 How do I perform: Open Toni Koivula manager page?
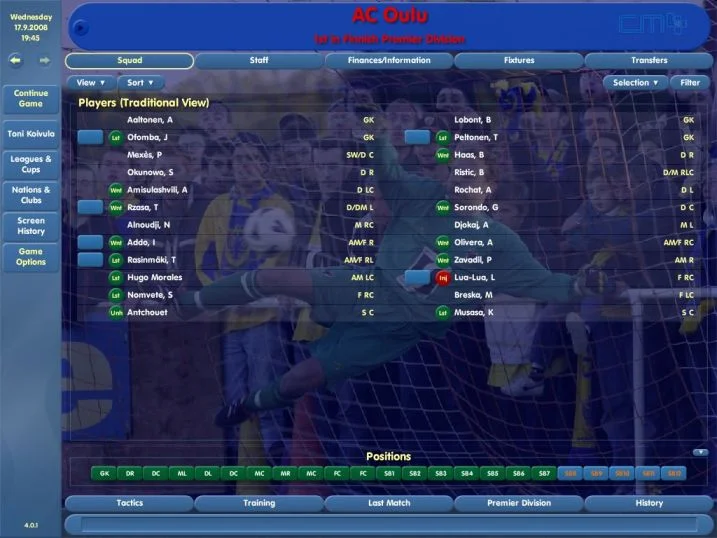pos(30,133)
